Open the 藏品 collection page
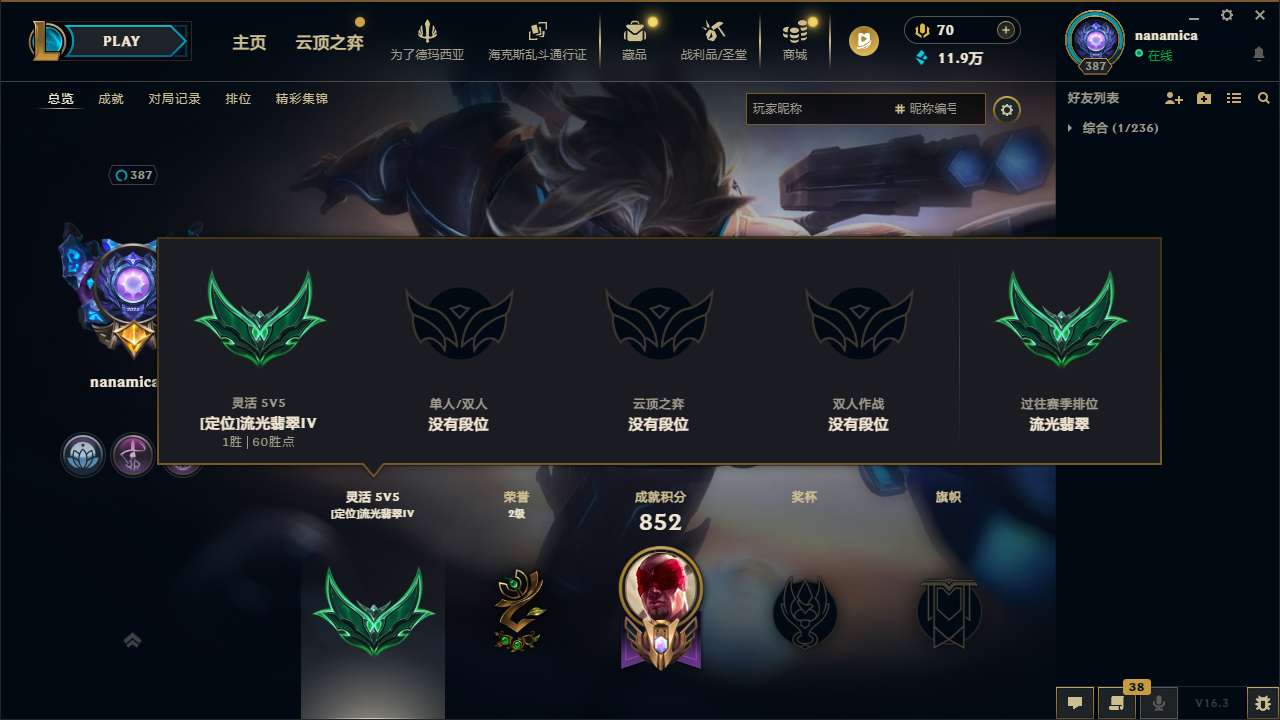The height and width of the screenshot is (720, 1280). [634, 40]
